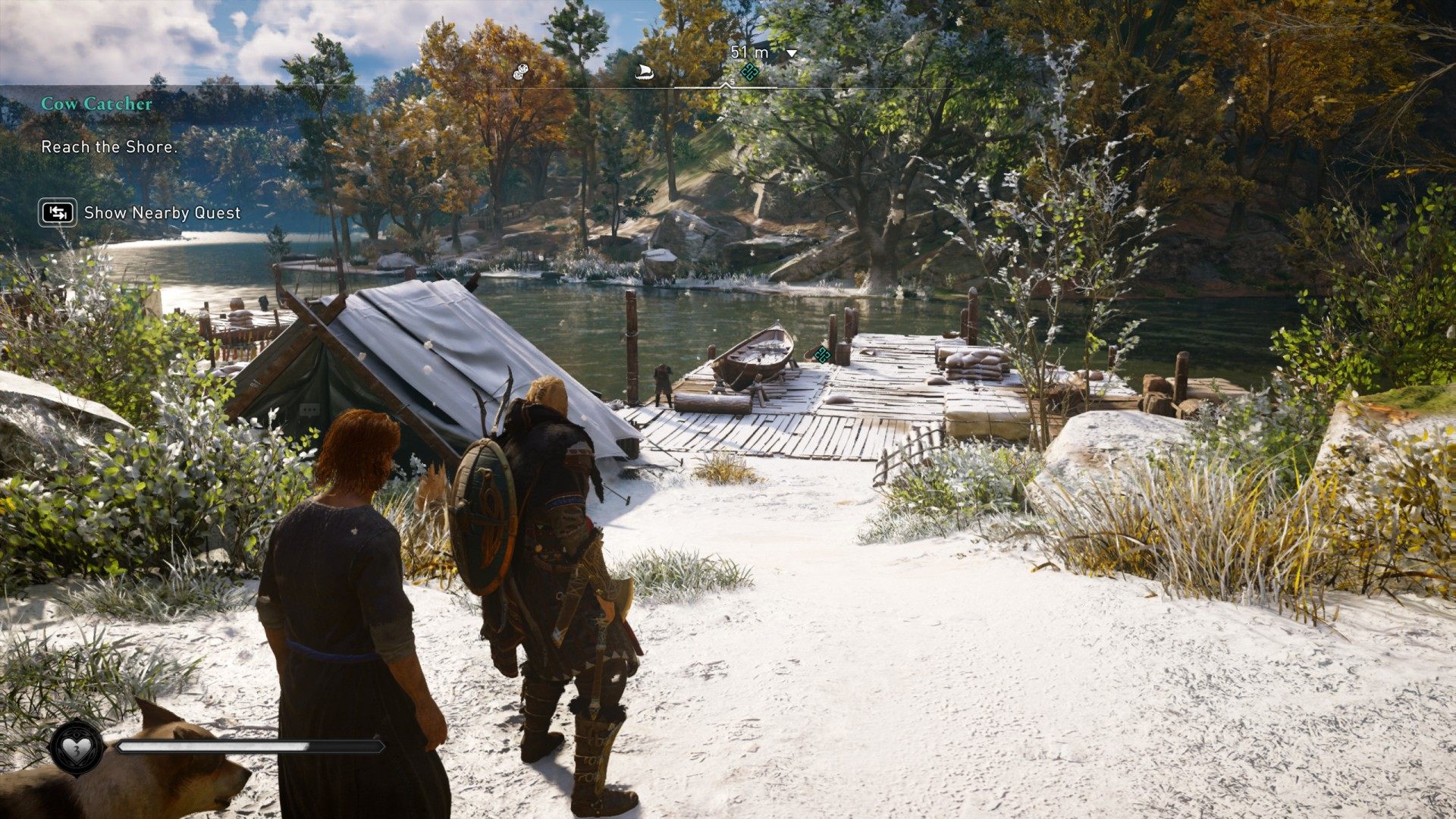The height and width of the screenshot is (819, 1456).
Task: Click the green quest marker on the dock
Action: pyautogui.click(x=822, y=353)
